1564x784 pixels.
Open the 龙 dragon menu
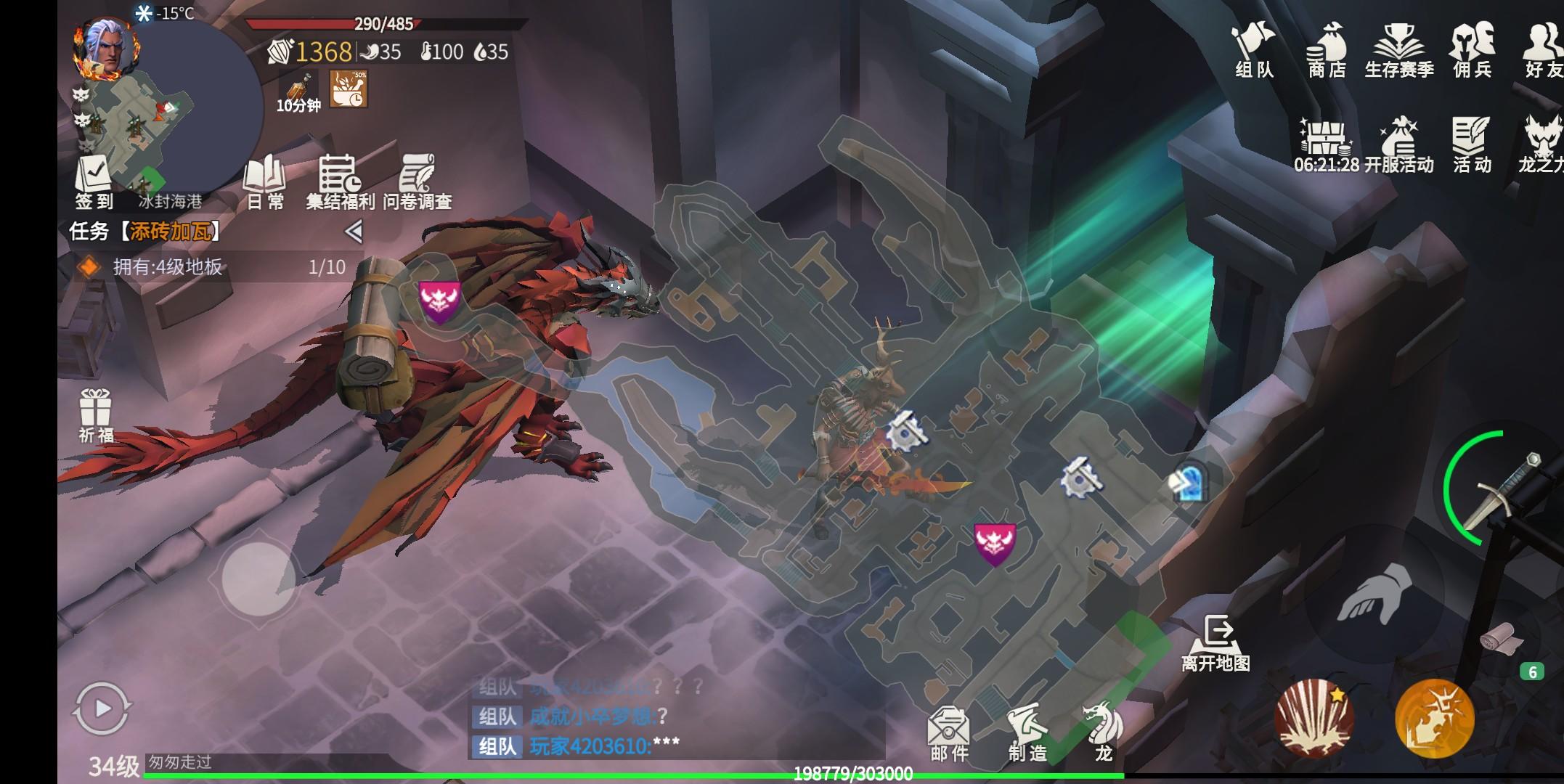(x=1103, y=732)
